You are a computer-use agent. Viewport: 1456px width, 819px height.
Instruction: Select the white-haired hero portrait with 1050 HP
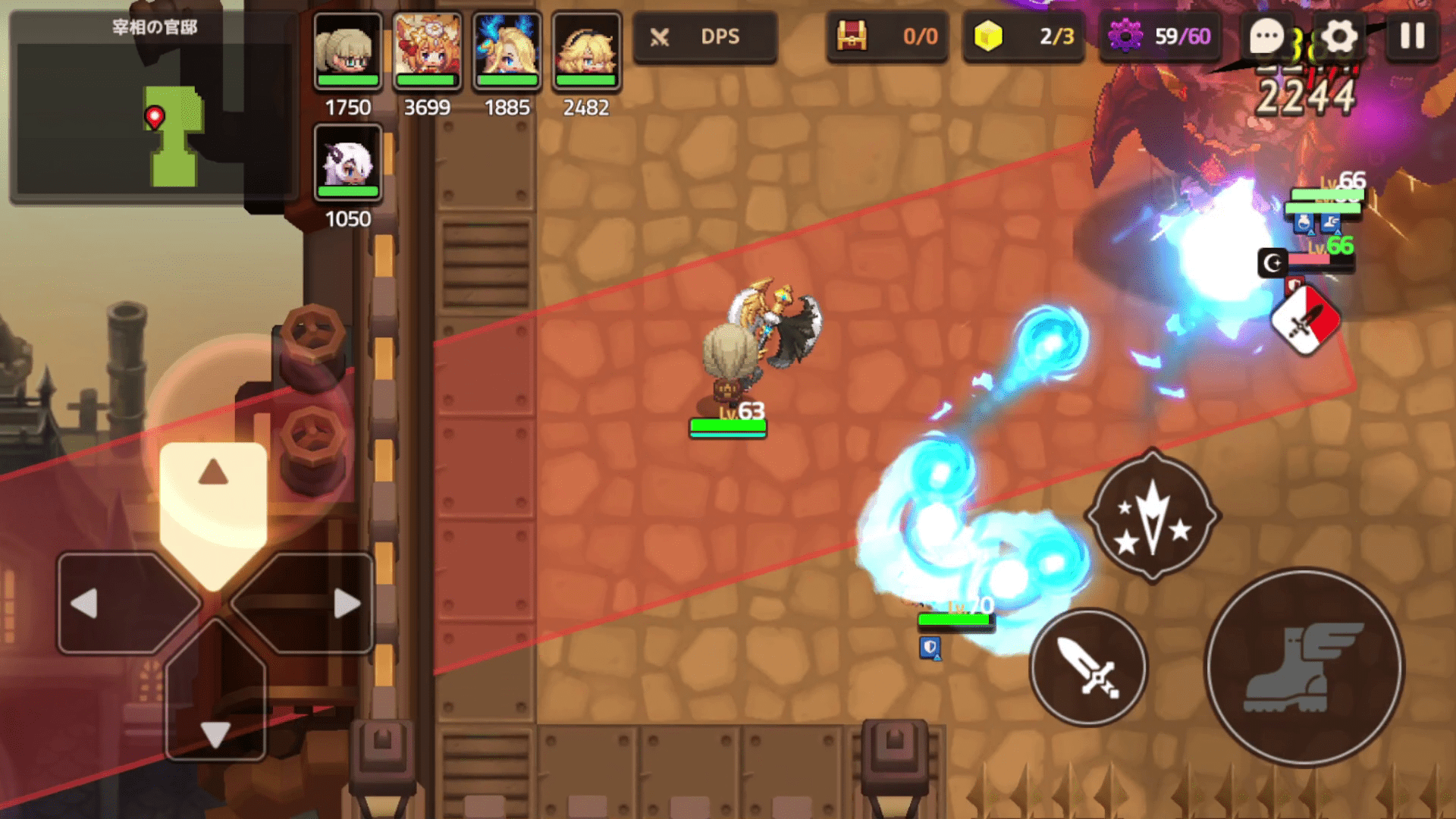tap(348, 162)
